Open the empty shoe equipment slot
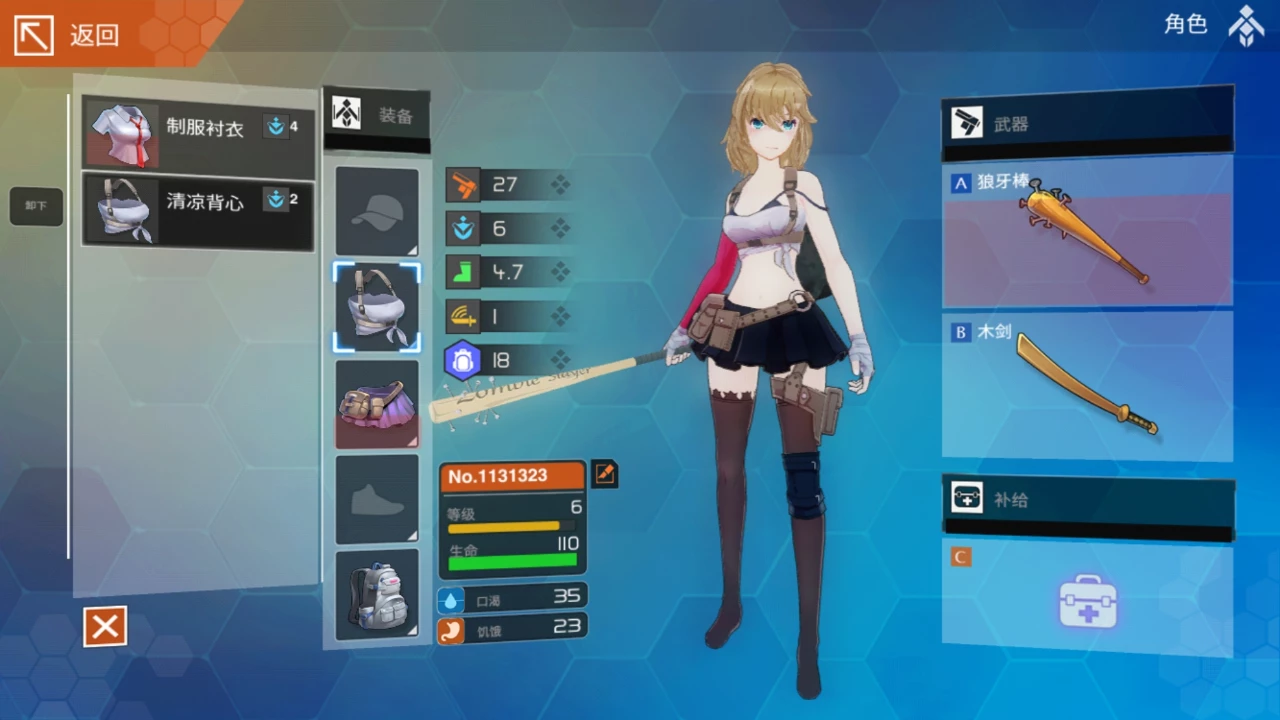This screenshot has width=1280, height=720. [377, 498]
